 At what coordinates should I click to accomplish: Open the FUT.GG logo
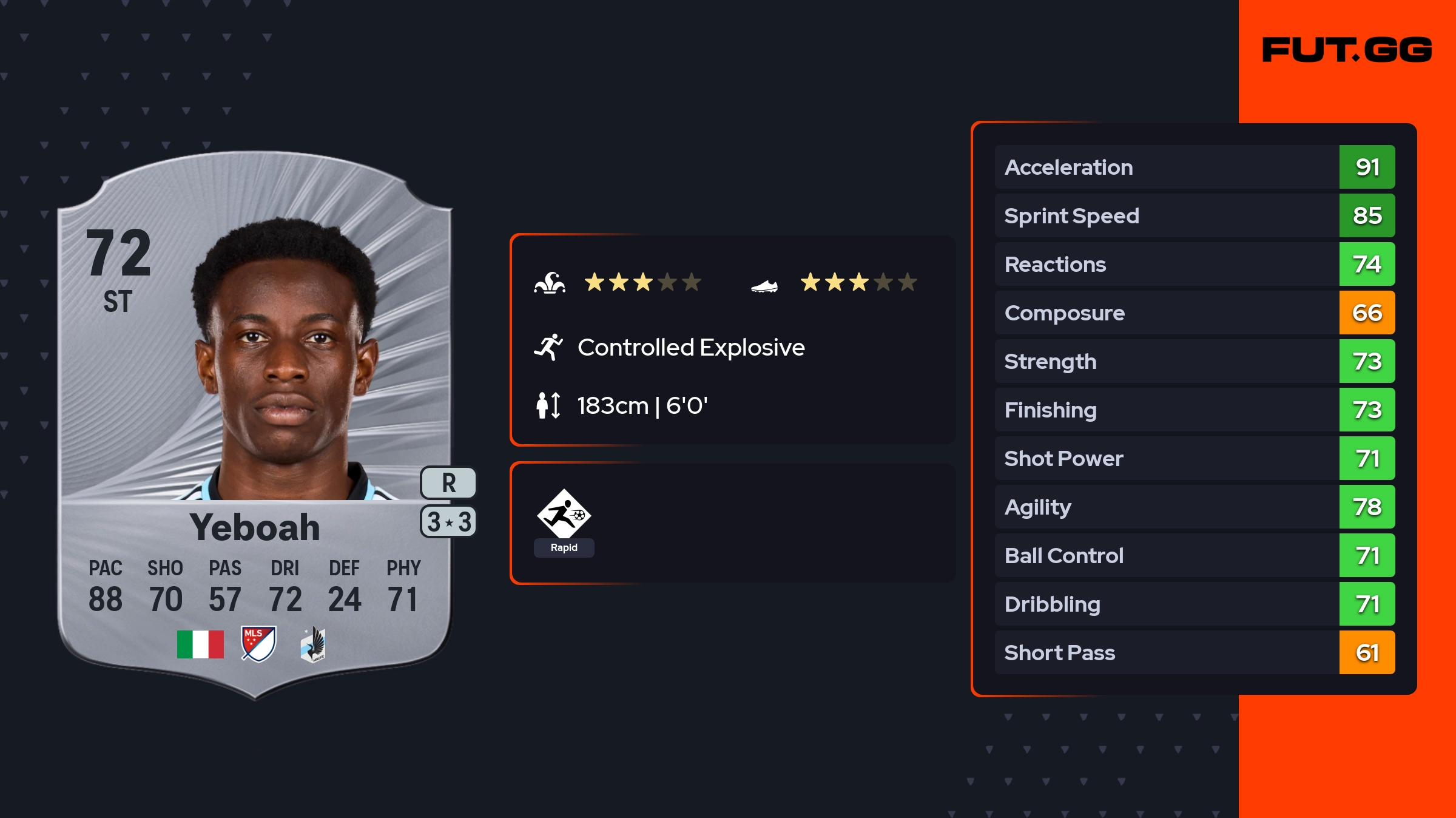(1347, 50)
